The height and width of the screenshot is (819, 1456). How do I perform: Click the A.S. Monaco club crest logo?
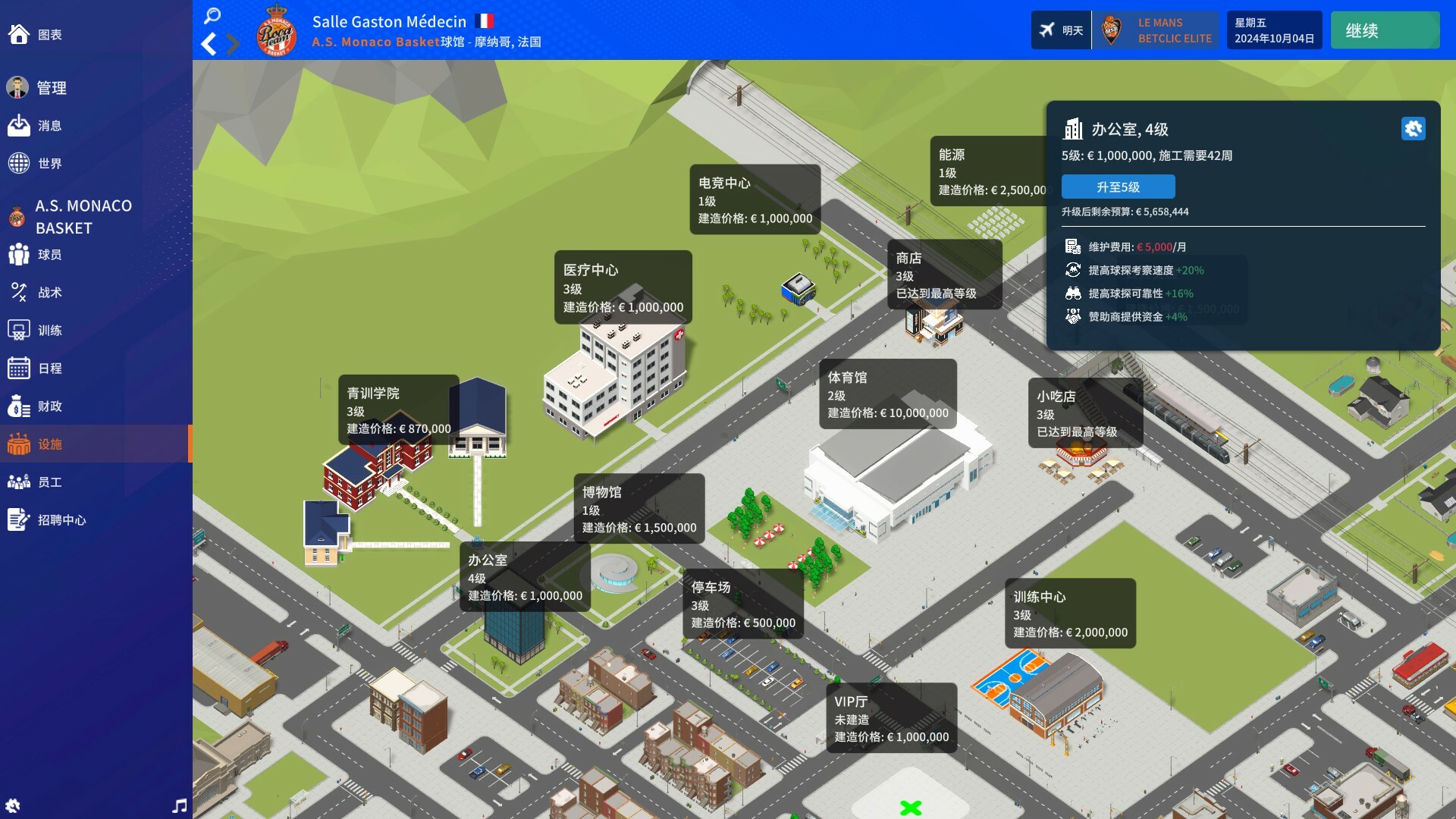point(278,30)
